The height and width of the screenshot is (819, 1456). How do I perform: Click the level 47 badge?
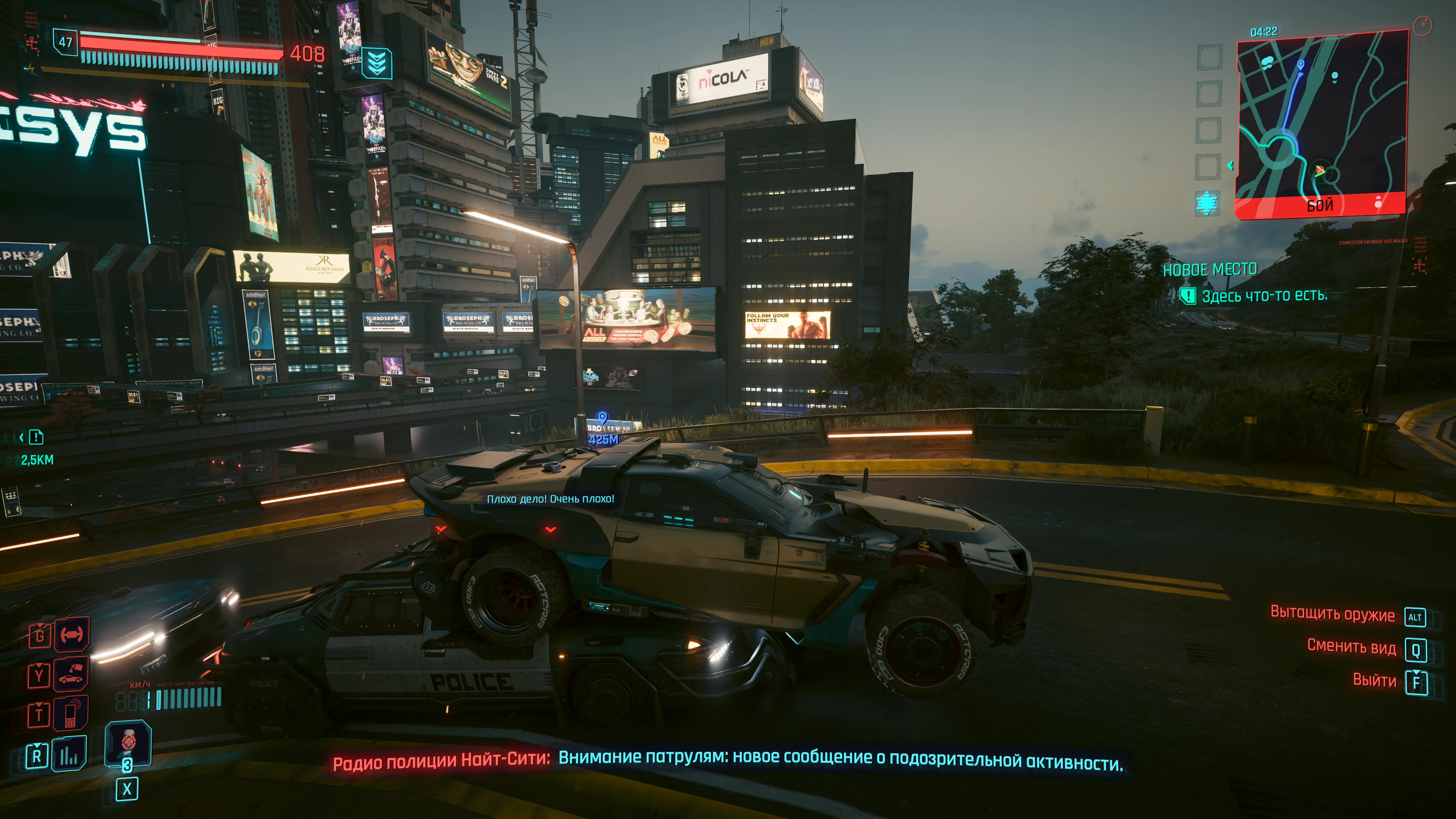click(66, 42)
